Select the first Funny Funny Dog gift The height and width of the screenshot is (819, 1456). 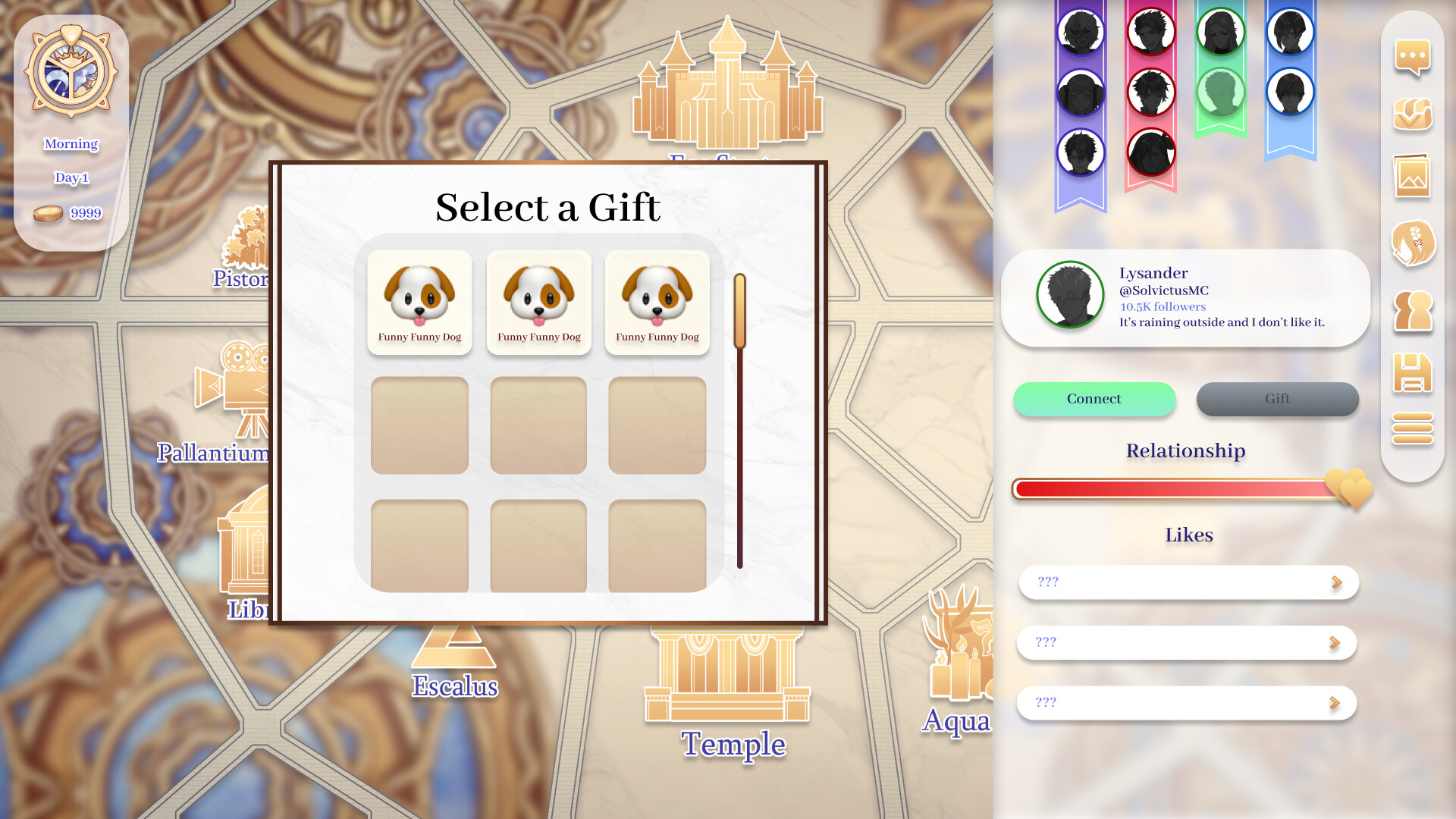click(419, 302)
